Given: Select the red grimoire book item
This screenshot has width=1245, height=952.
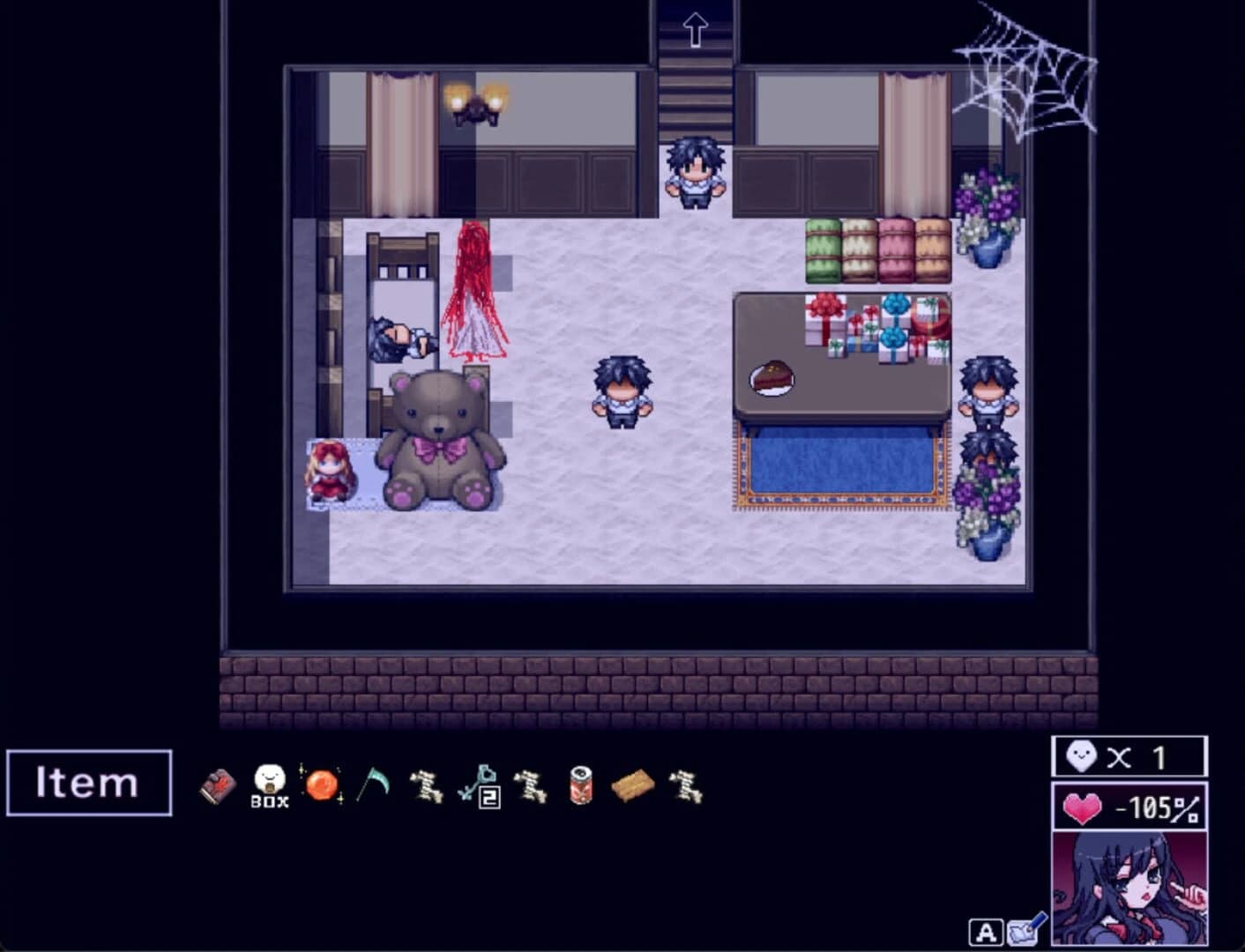Looking at the screenshot, I should (x=217, y=786).
